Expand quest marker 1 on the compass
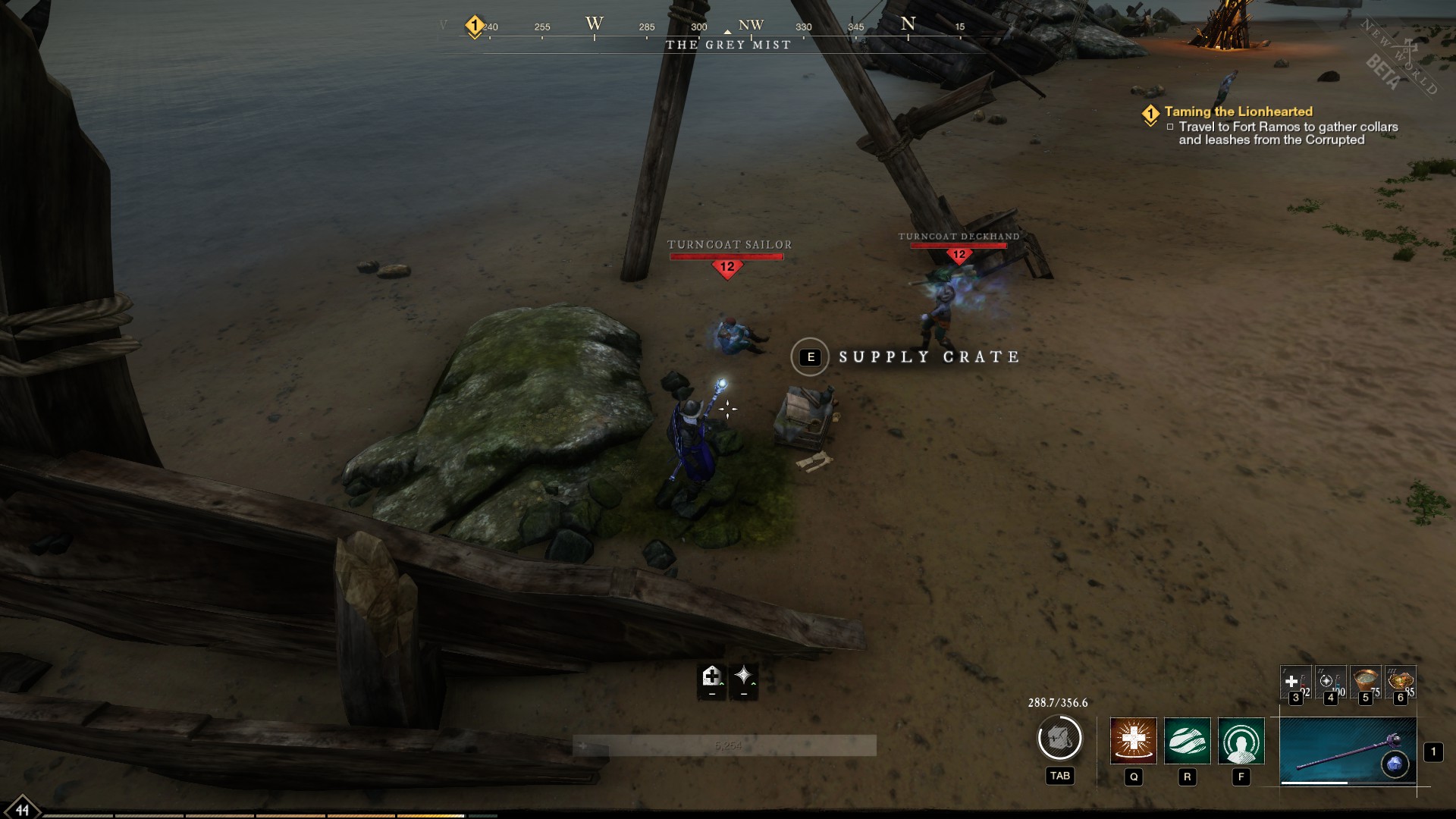Screen dimensions: 1456x819 click(473, 24)
